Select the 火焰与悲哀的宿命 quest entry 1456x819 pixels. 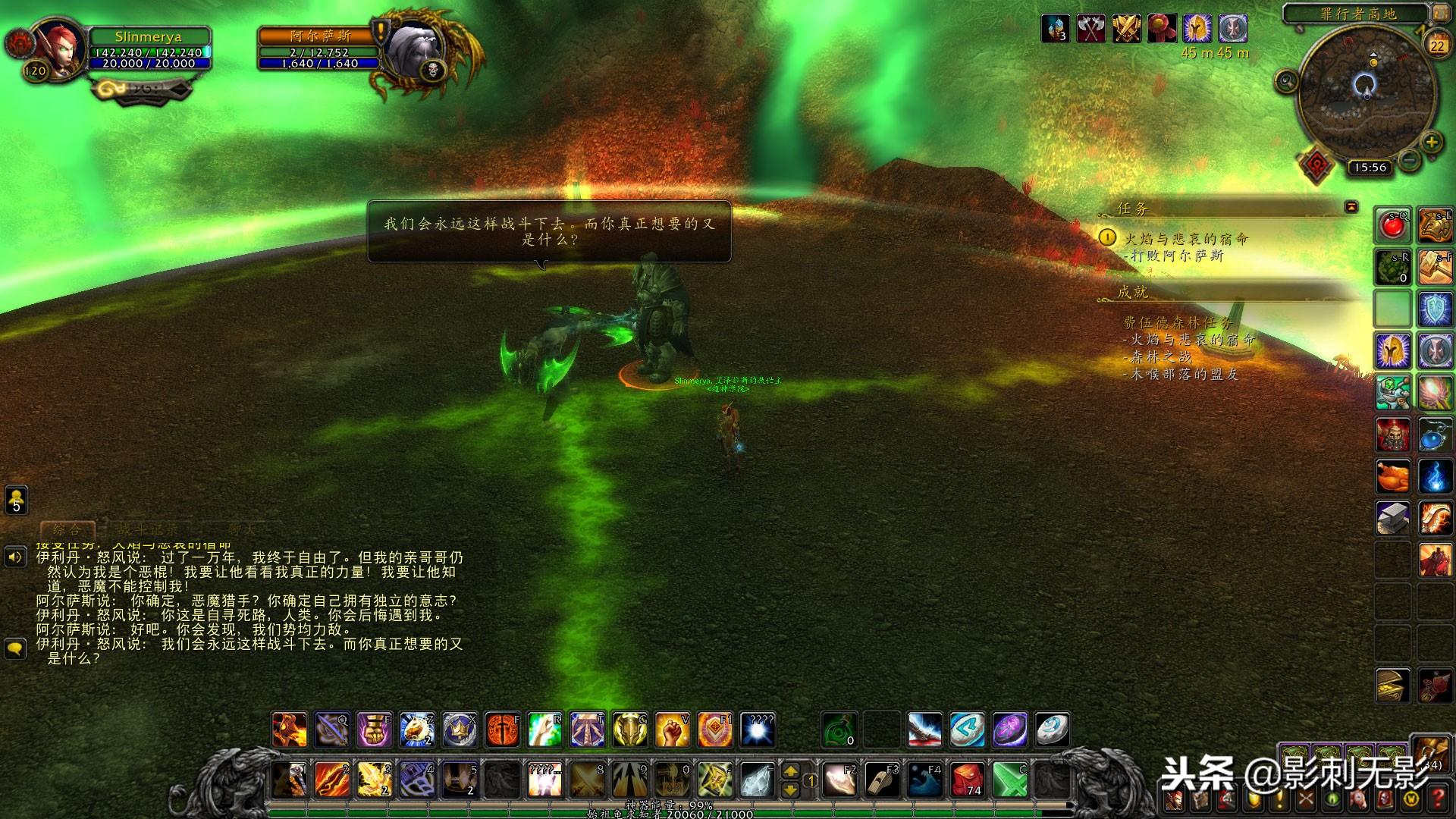point(1185,239)
